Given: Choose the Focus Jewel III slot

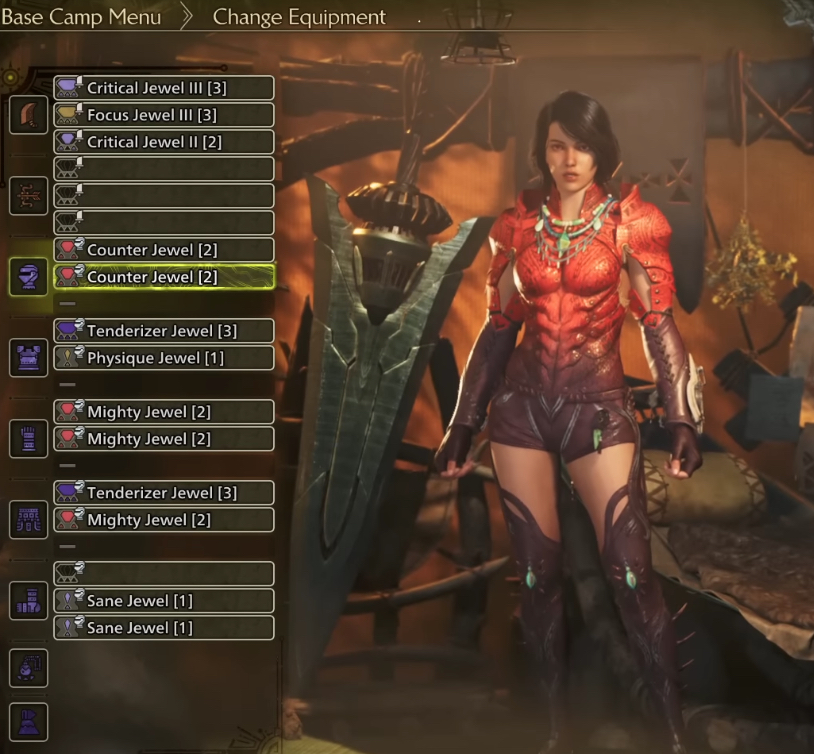Looking at the screenshot, I should 163,115.
